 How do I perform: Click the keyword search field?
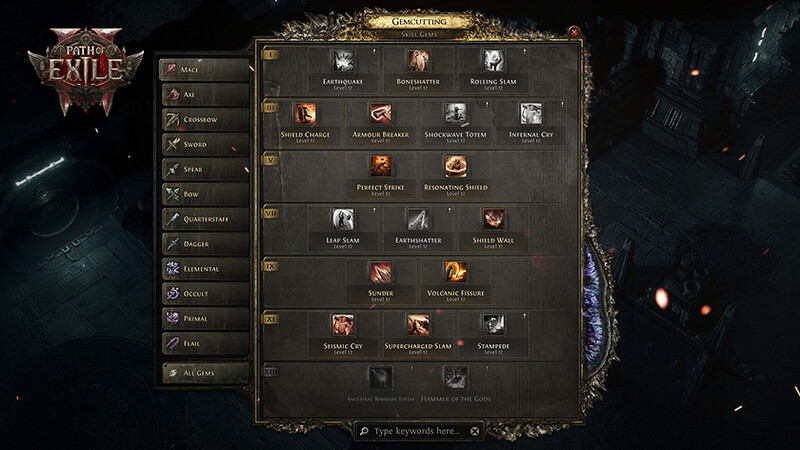click(x=417, y=431)
